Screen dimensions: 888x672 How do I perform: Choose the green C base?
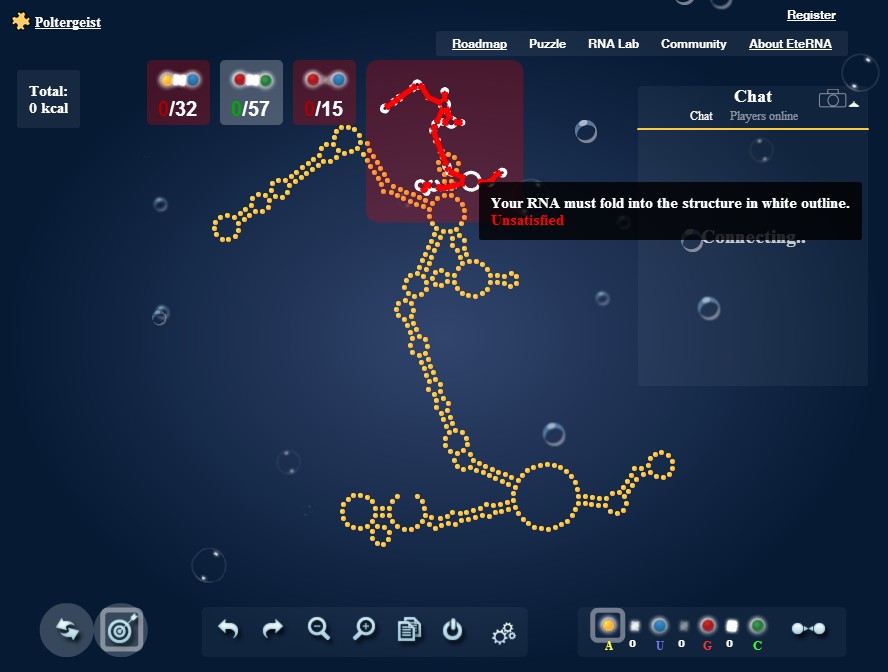[757, 626]
